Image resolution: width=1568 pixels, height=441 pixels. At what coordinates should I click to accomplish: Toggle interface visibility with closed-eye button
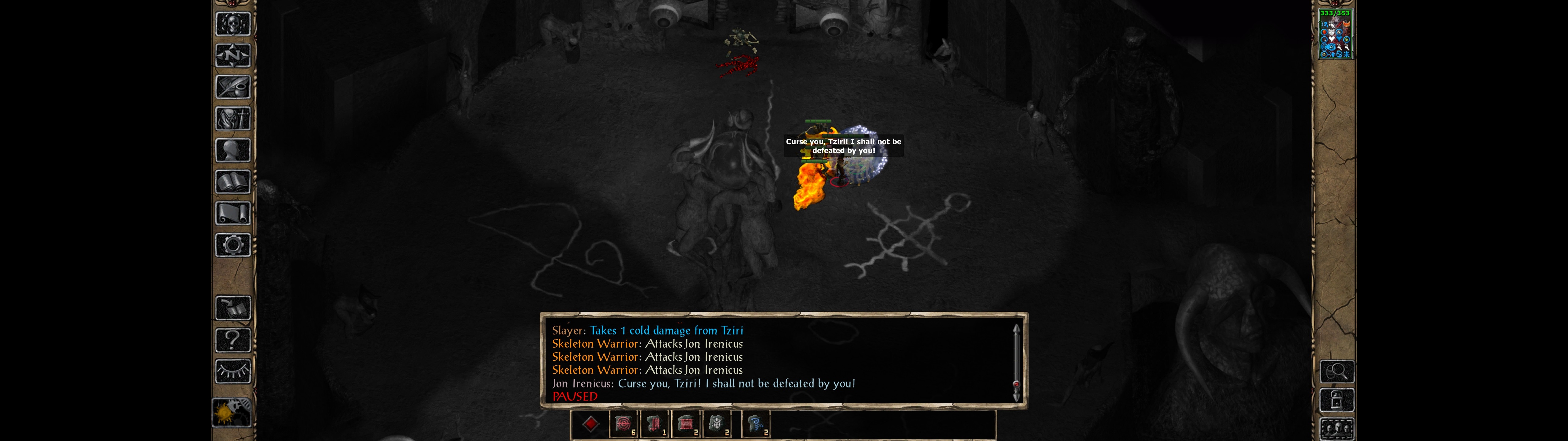pos(232,371)
